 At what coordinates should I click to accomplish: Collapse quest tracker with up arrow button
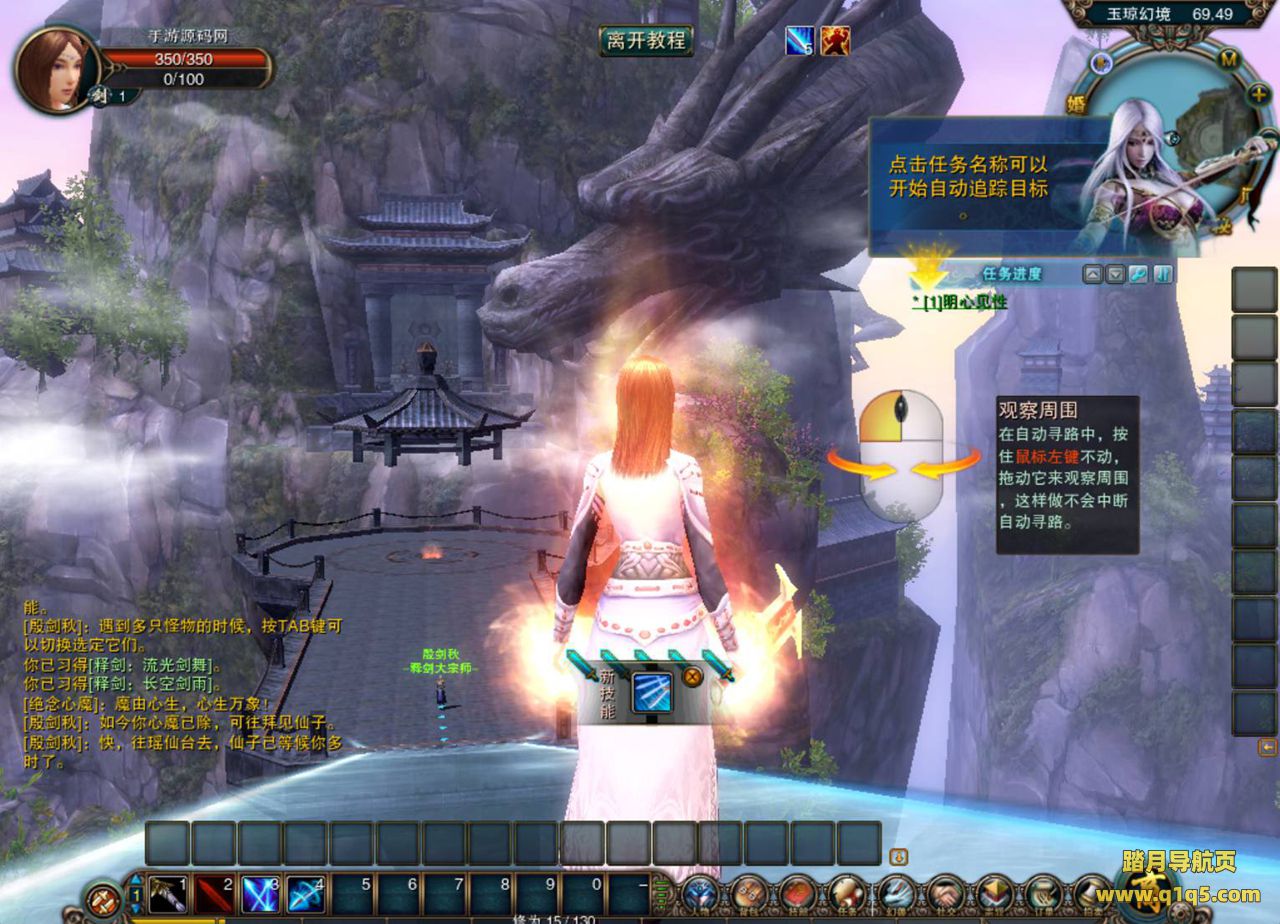pos(1093,274)
